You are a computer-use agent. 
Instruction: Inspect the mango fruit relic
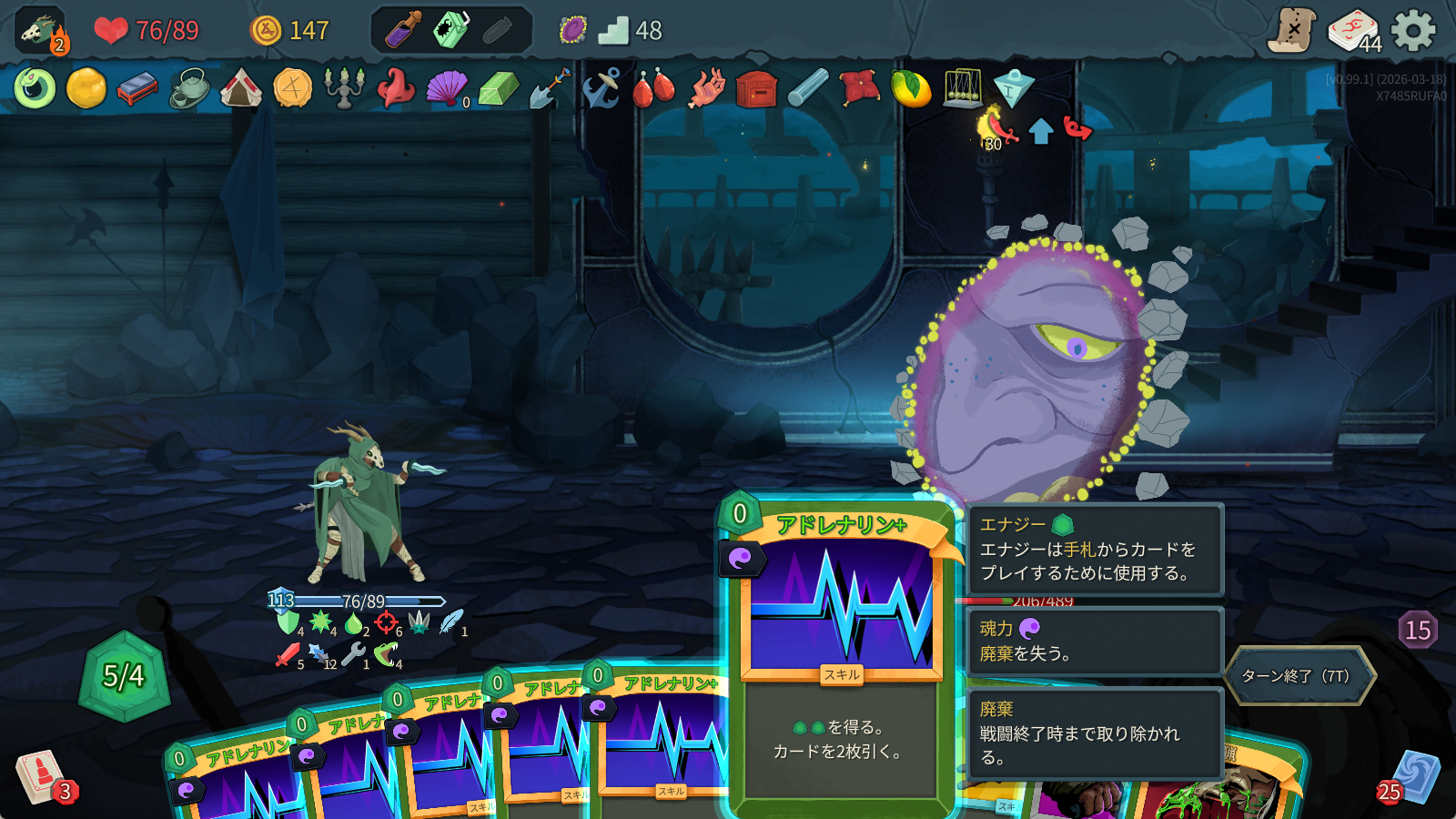(911, 89)
